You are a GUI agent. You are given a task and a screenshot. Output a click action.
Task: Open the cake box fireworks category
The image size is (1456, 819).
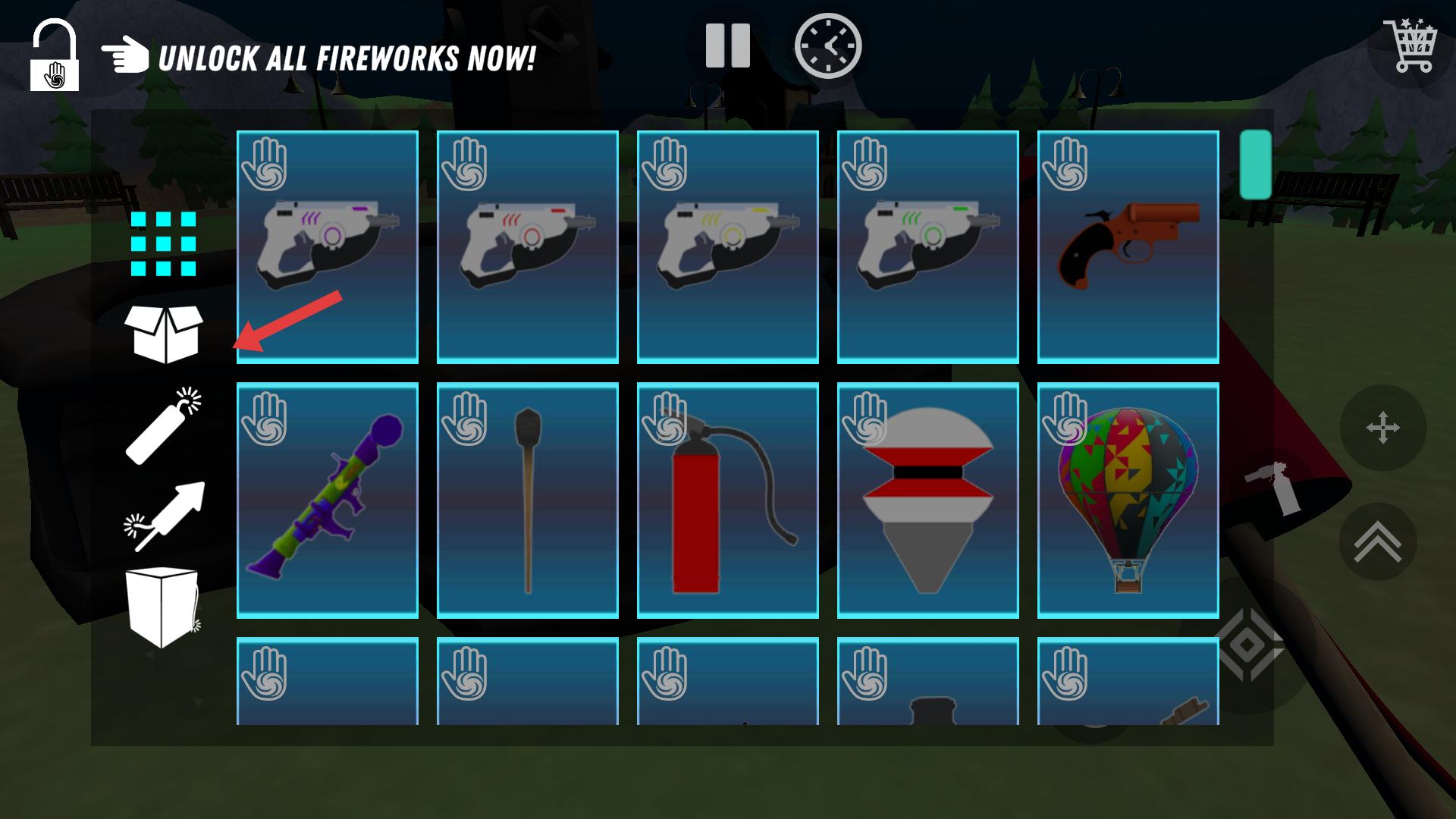point(162,607)
